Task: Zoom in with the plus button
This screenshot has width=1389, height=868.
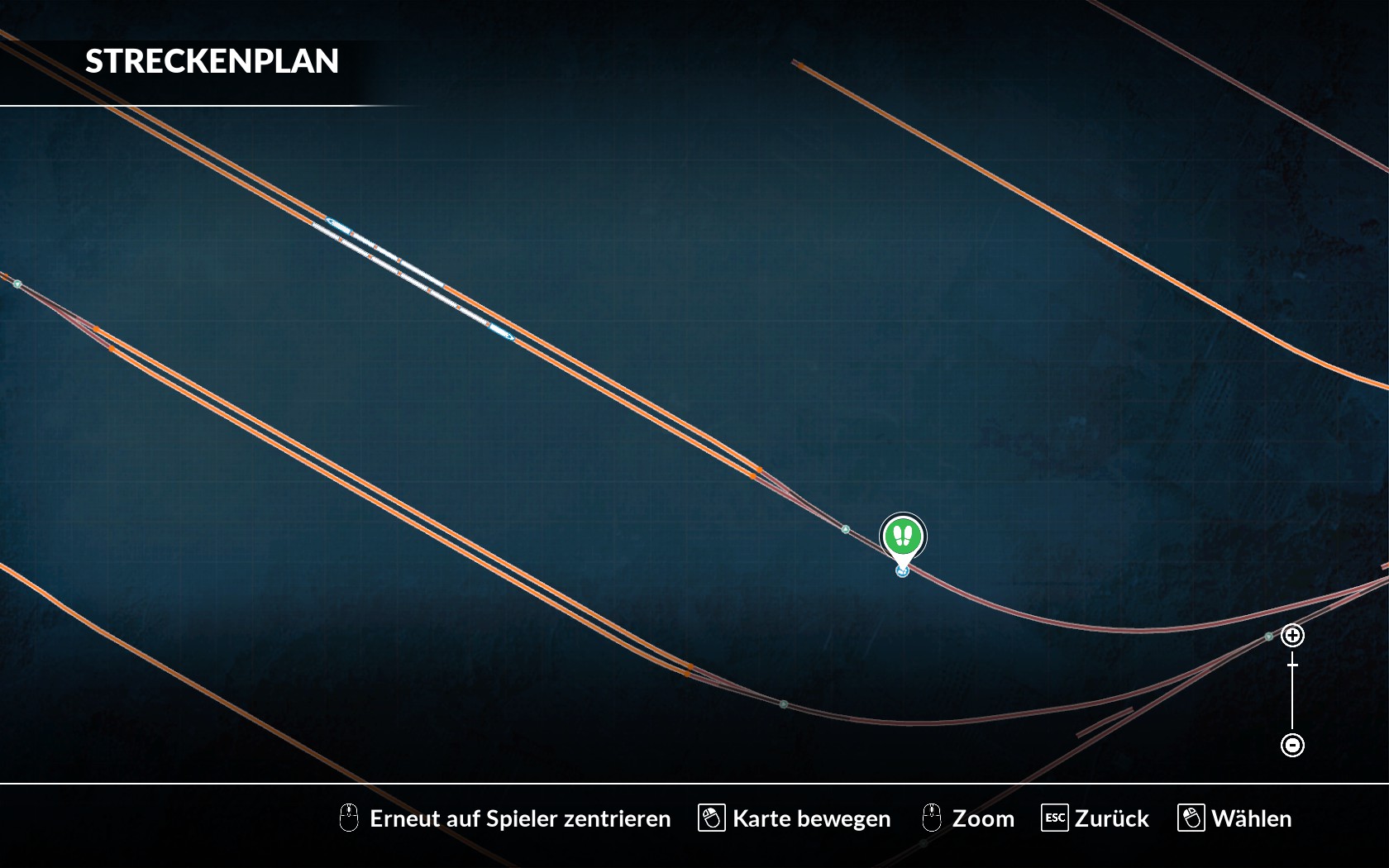Action: (x=1292, y=635)
